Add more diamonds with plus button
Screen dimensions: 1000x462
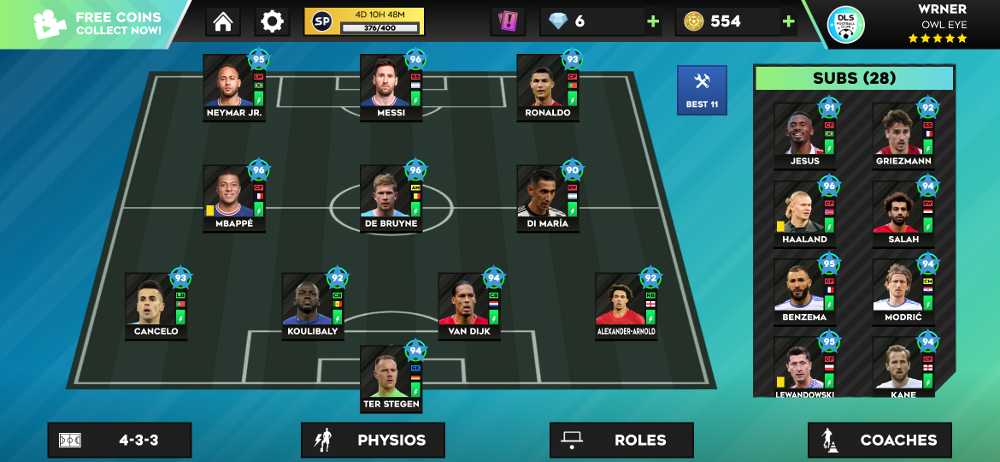click(x=653, y=22)
